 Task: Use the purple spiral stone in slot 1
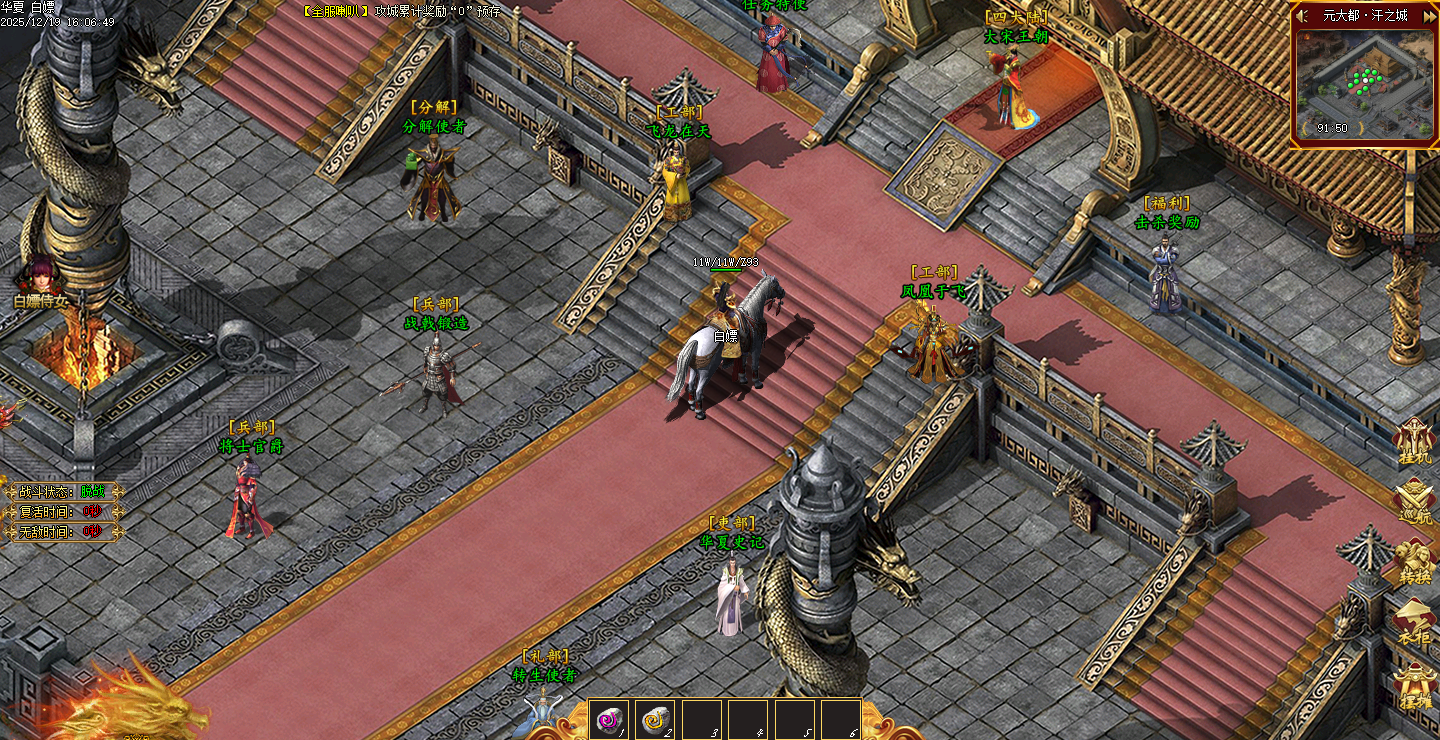(x=608, y=719)
